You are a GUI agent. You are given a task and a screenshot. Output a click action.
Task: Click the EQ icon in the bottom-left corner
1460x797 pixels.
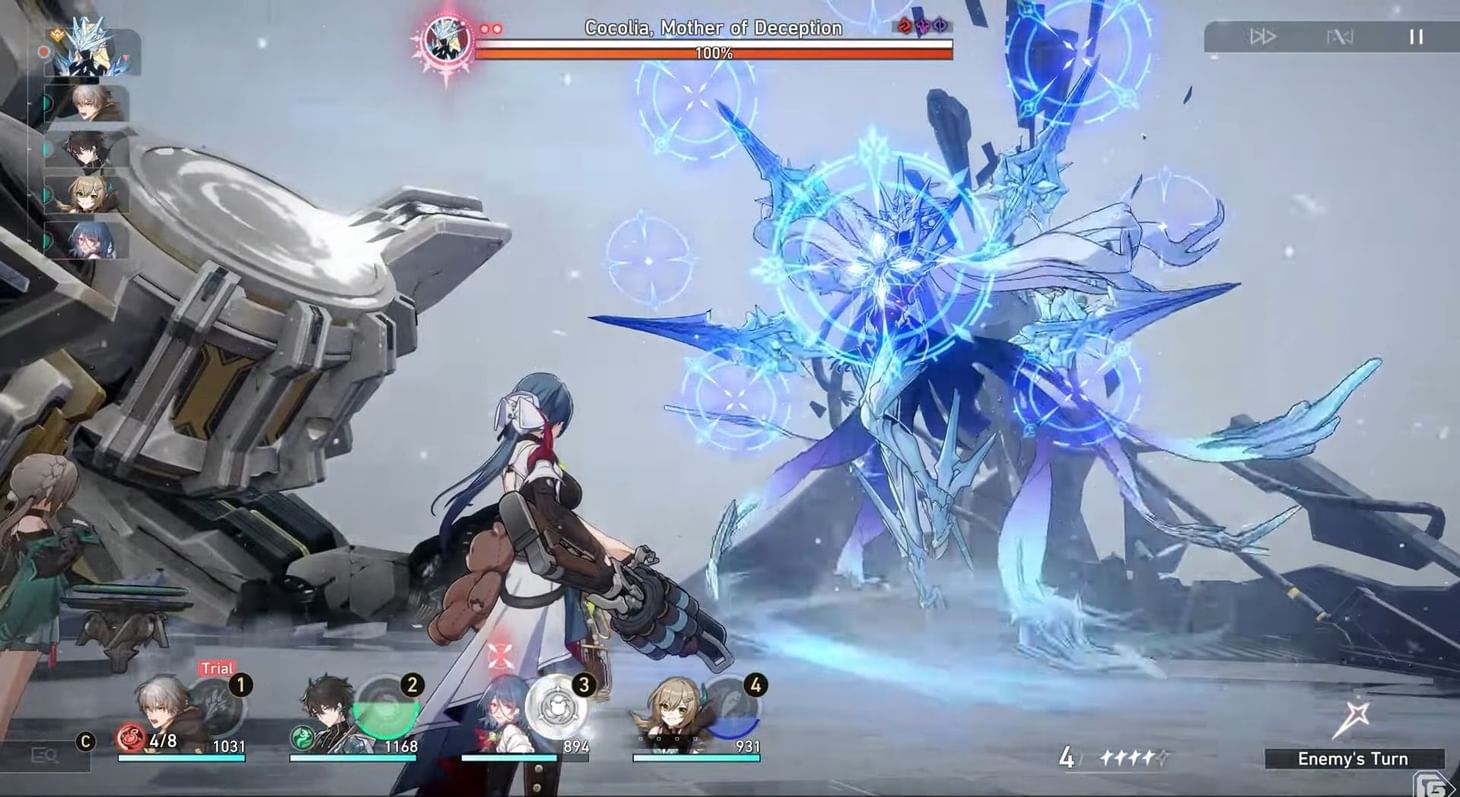click(x=45, y=756)
